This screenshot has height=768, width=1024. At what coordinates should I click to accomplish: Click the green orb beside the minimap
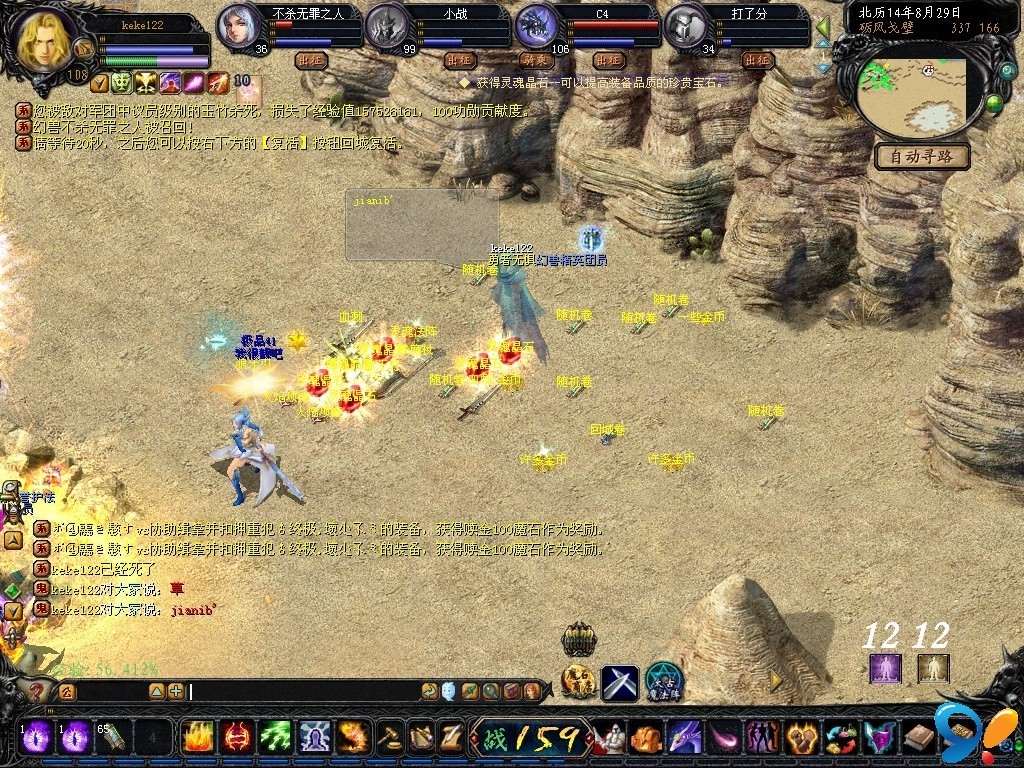(993, 102)
